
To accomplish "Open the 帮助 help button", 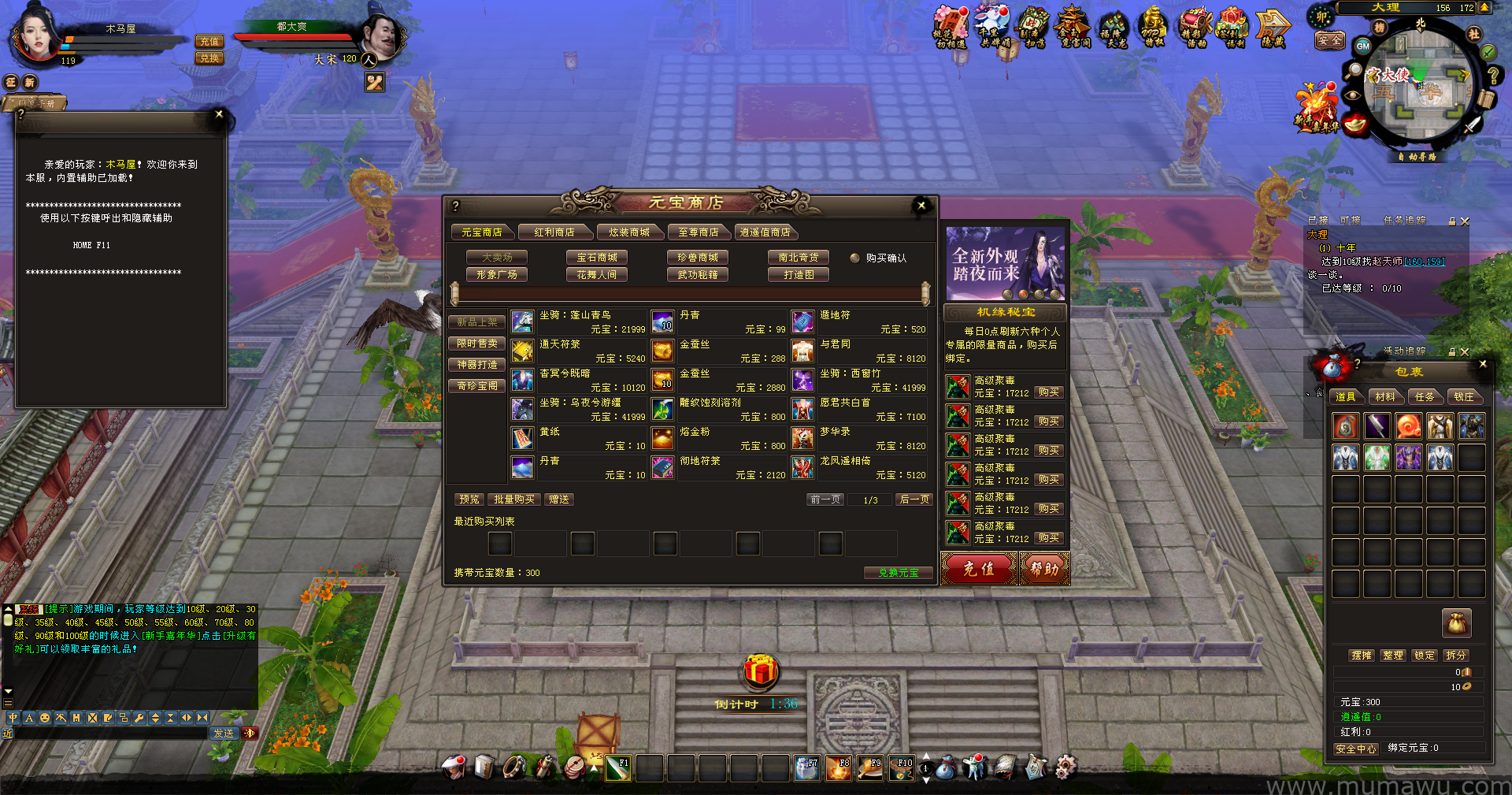I will coord(1044,568).
